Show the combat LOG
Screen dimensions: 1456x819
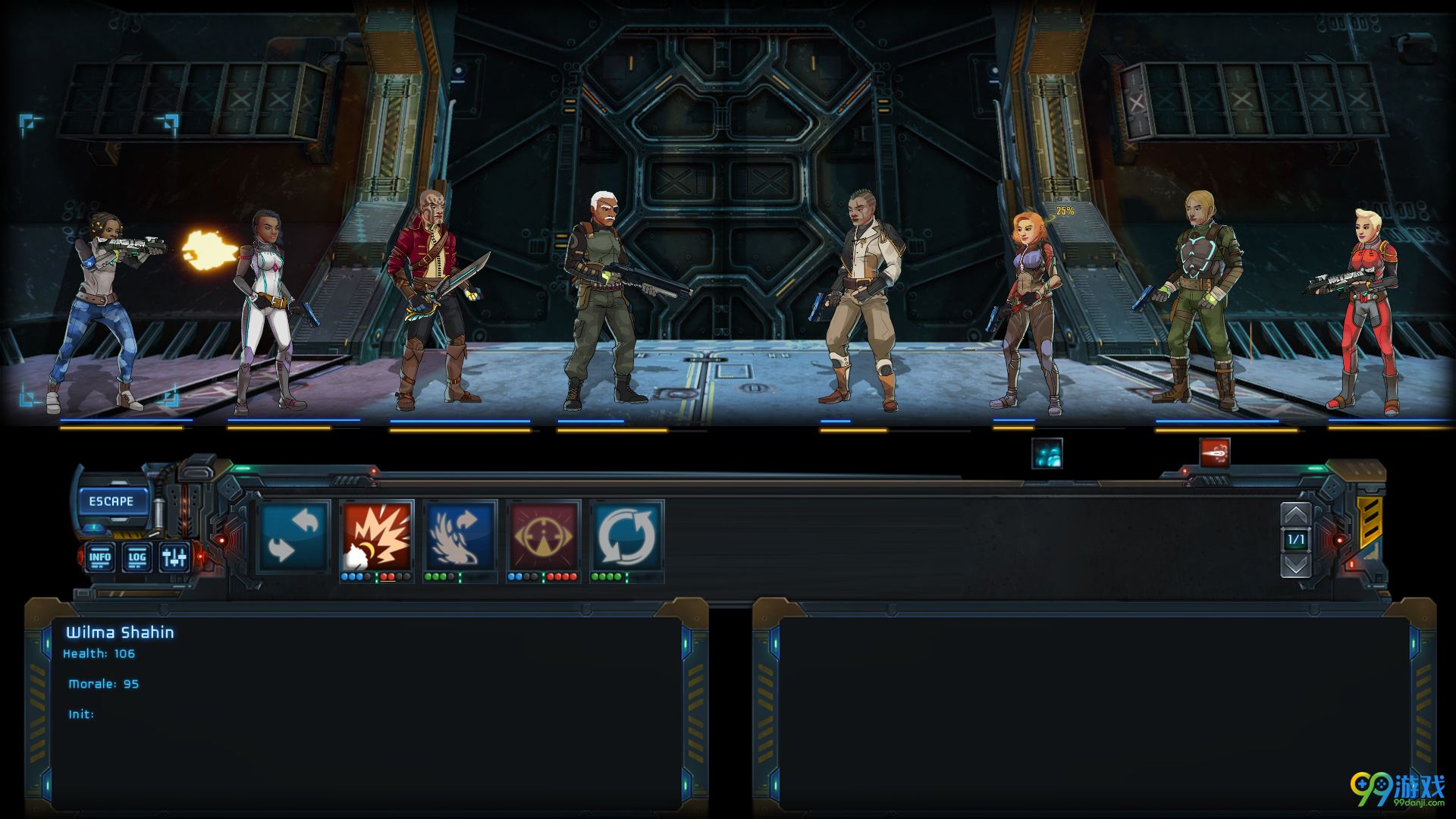(x=136, y=557)
